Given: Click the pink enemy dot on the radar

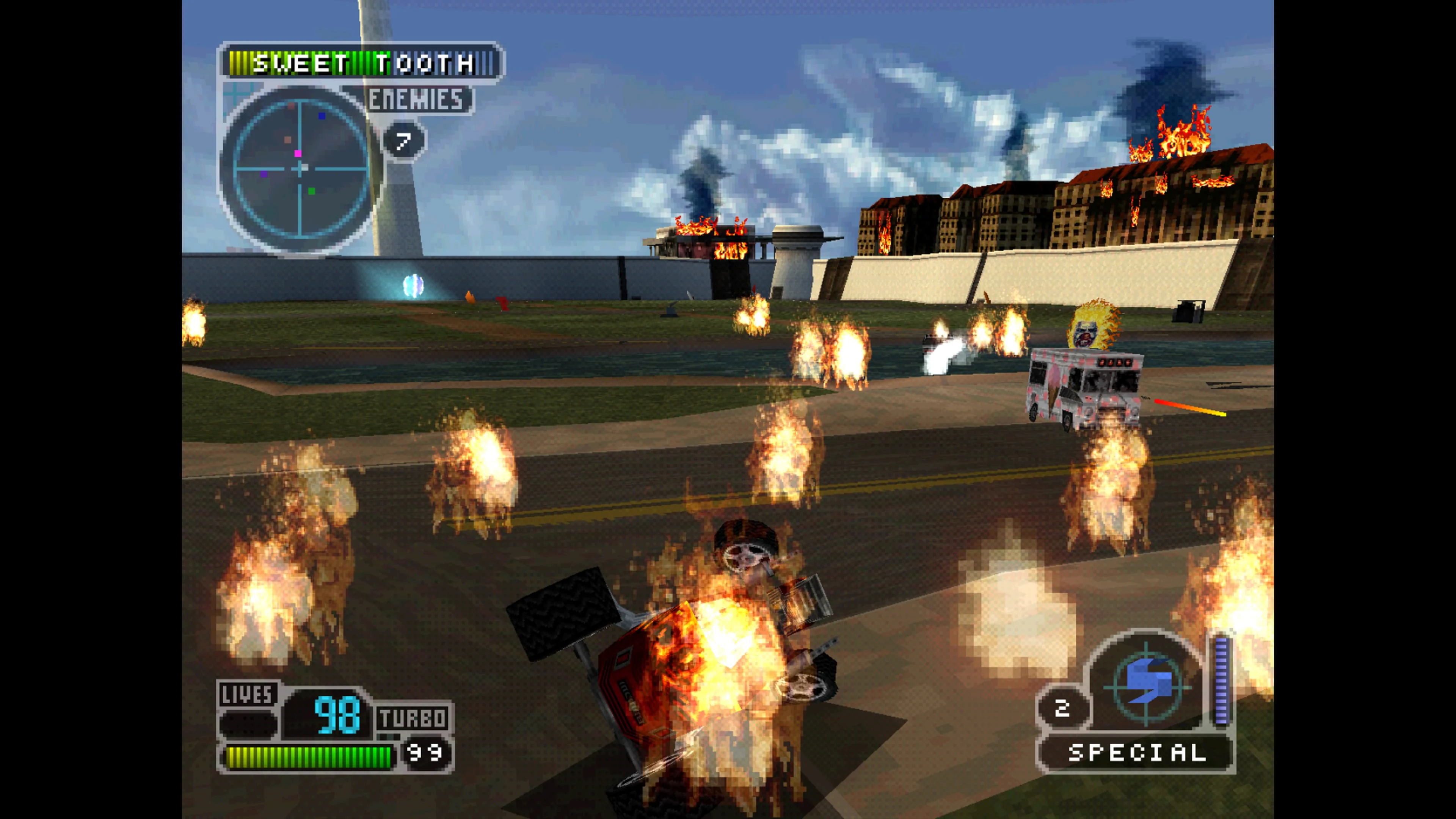Looking at the screenshot, I should click(298, 154).
